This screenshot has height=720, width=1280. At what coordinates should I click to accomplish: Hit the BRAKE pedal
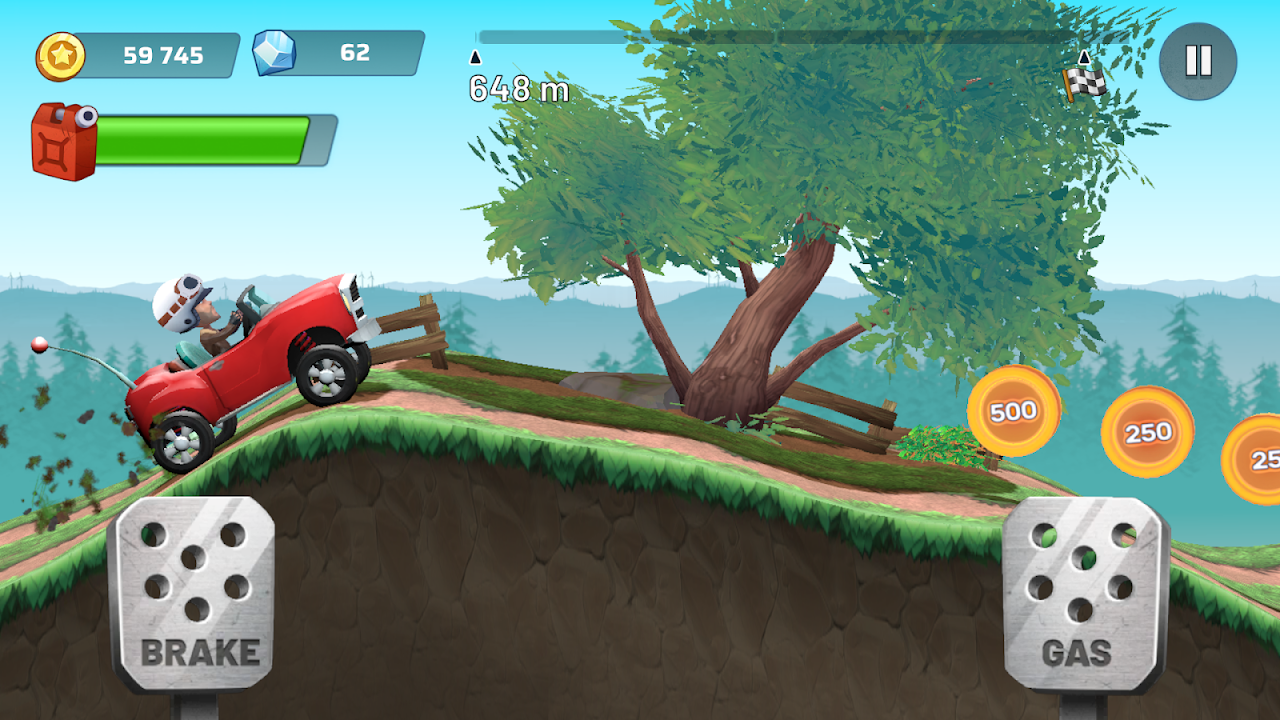coord(193,594)
